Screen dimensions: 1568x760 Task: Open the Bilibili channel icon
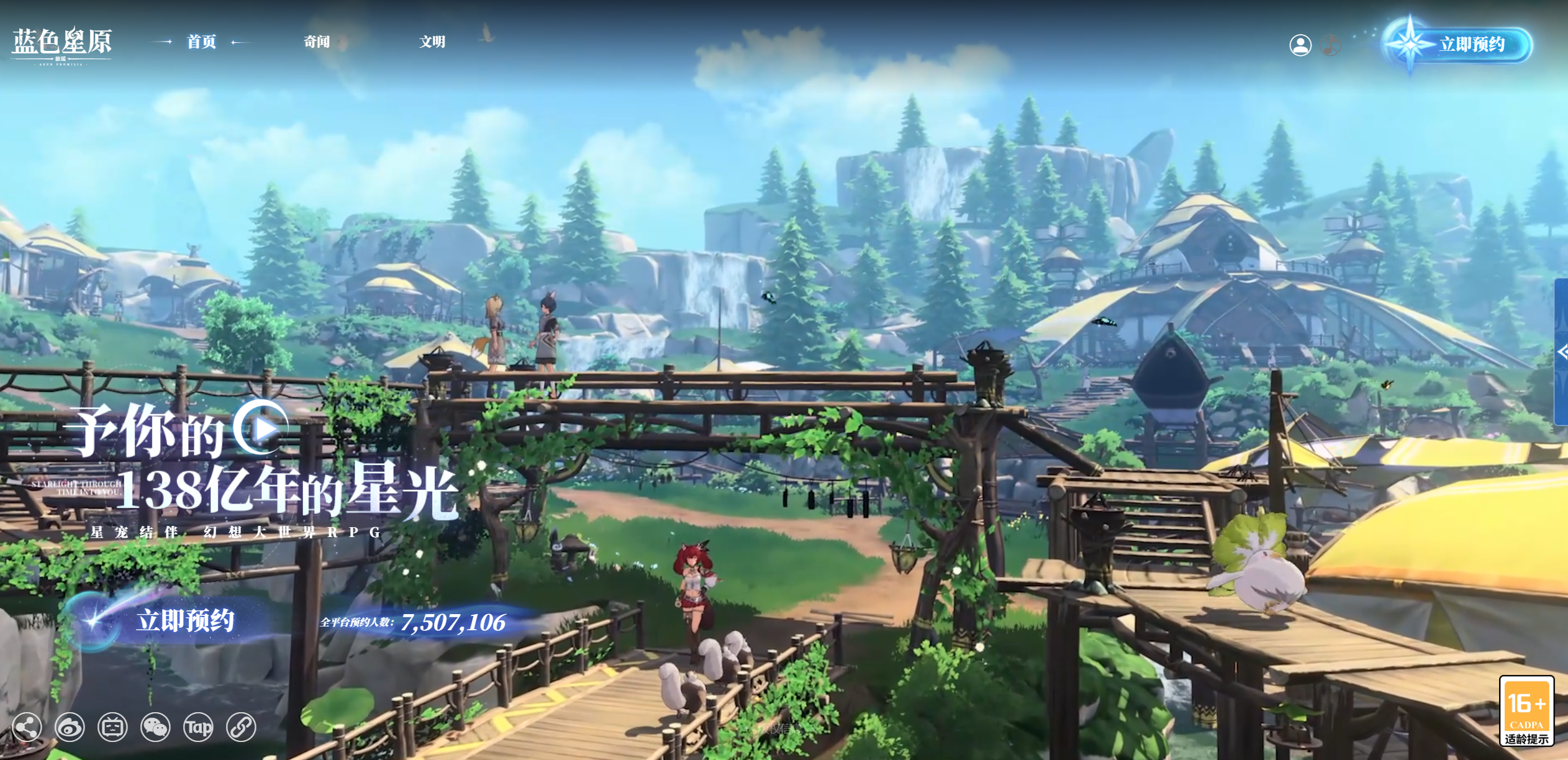(x=112, y=727)
